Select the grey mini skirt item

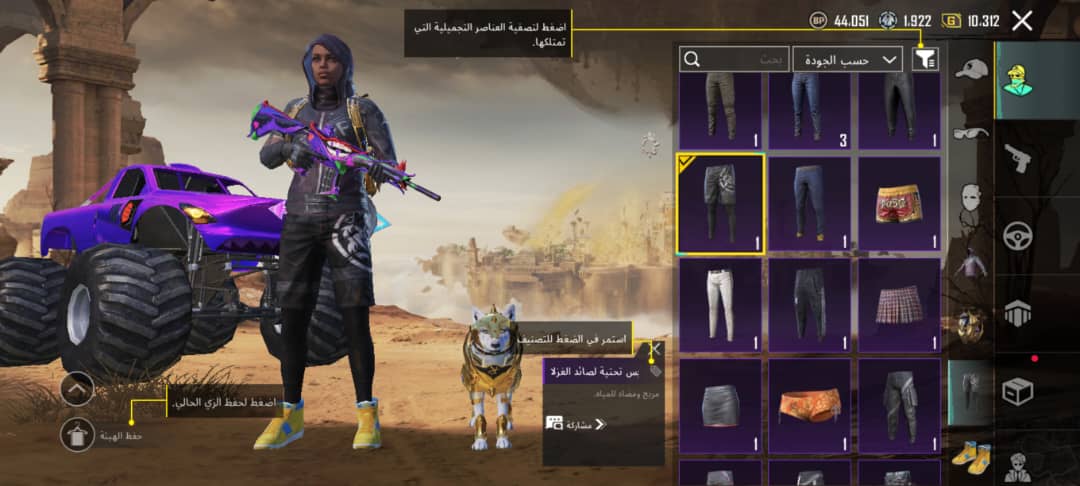click(720, 406)
